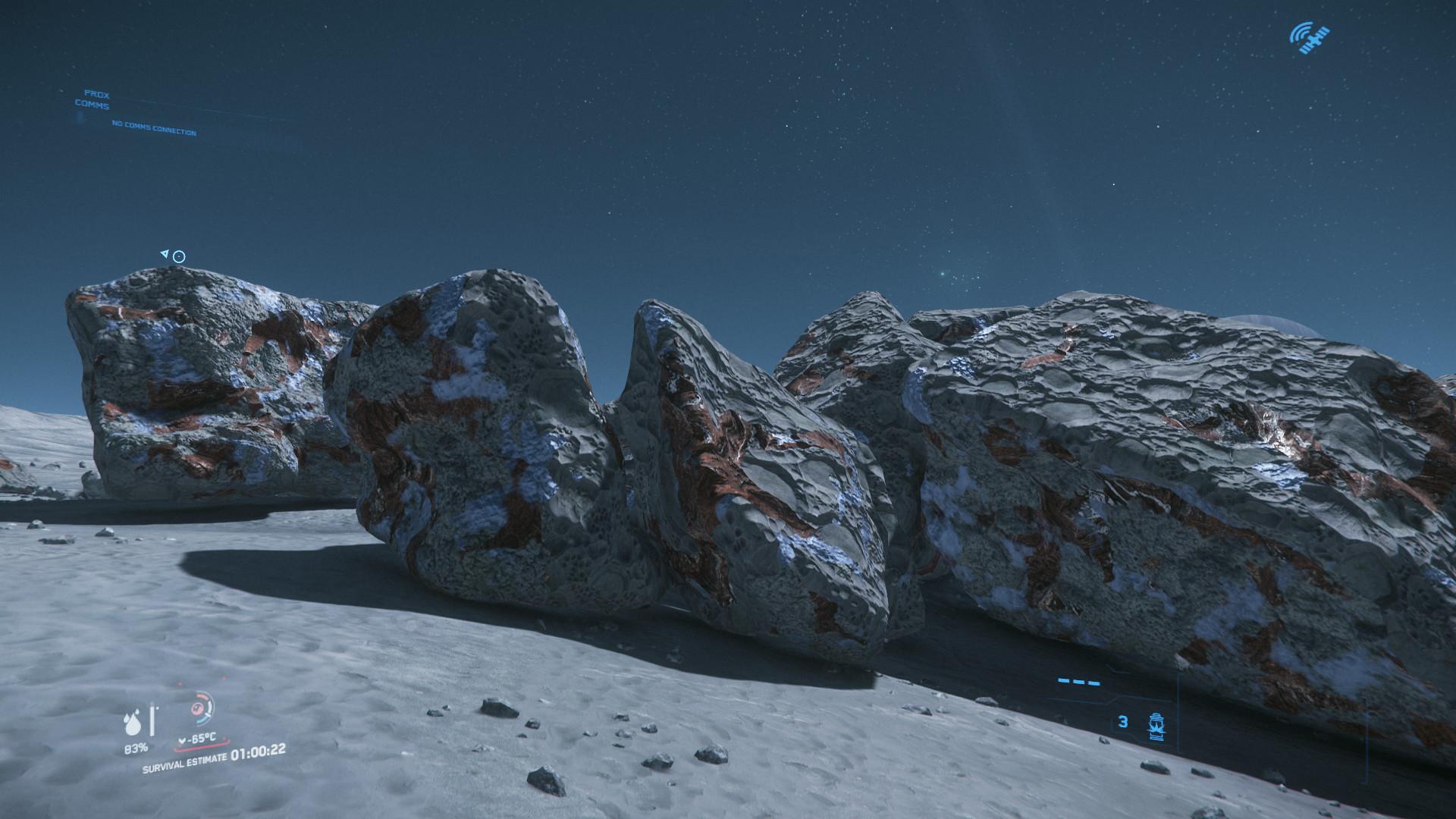This screenshot has width=1456, height=819.
Task: Click the hydration level bar indicator
Action: [152, 719]
